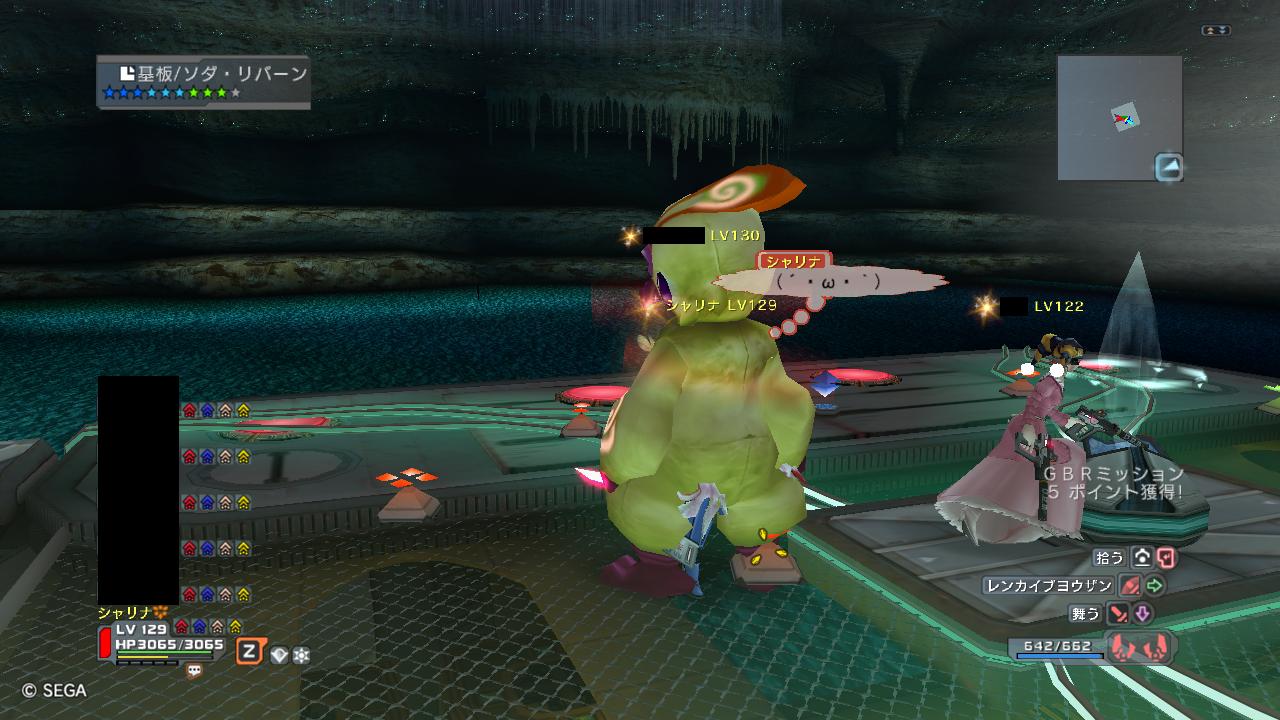Screen dimensions: 1280x720
Task: Open the orange Z palette icon
Action: [250, 653]
